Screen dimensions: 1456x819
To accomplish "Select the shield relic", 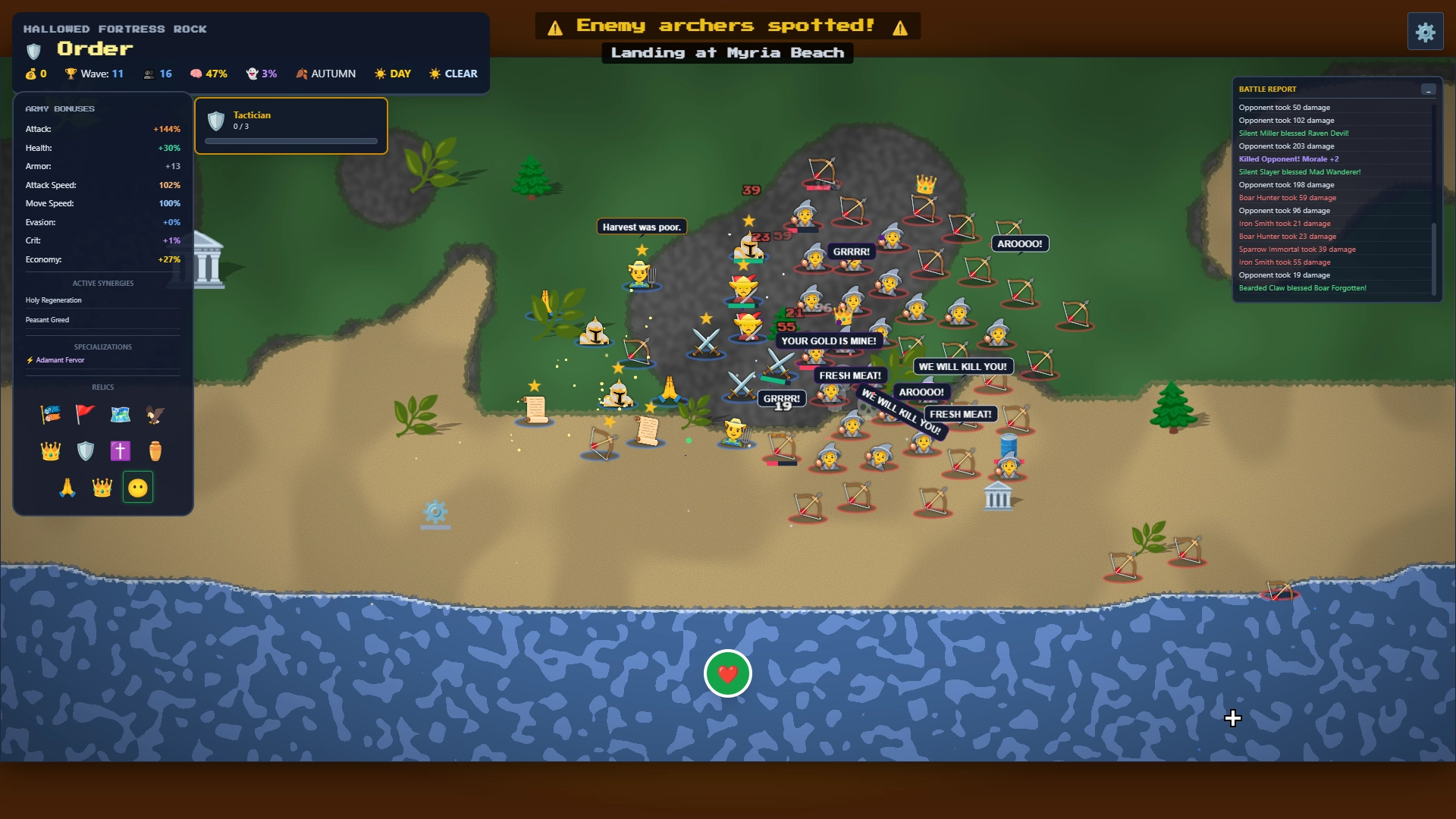I will point(85,450).
